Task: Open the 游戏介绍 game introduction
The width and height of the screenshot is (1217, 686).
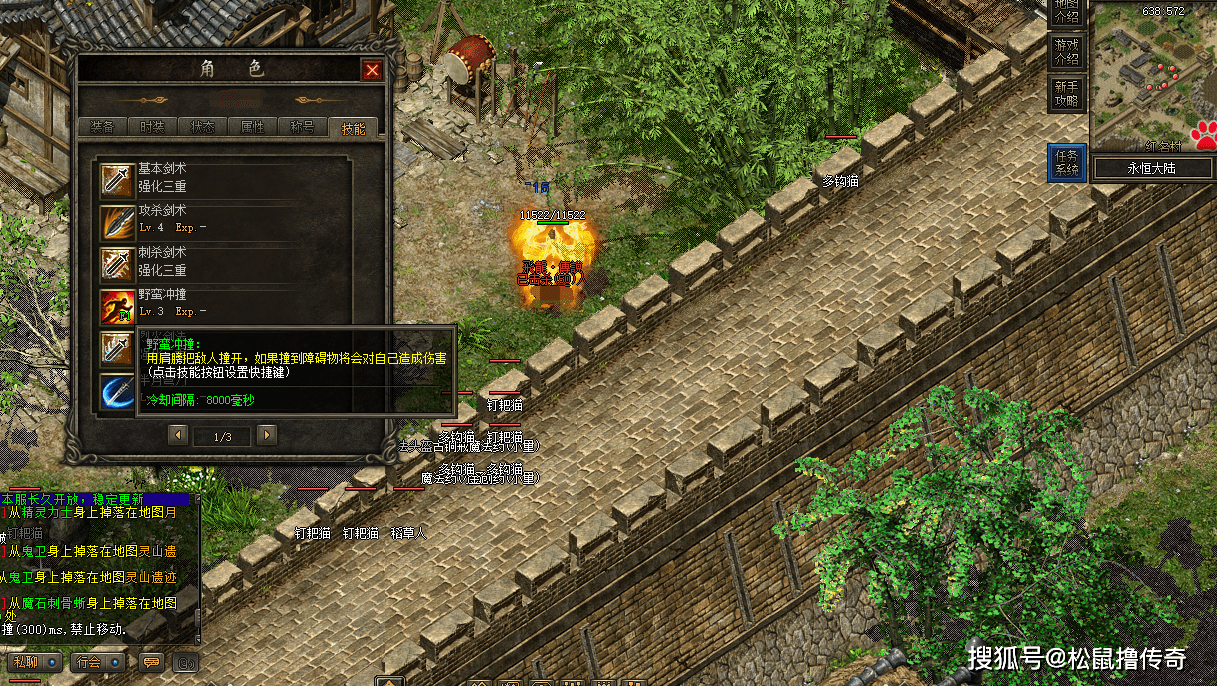Action: point(1067,51)
